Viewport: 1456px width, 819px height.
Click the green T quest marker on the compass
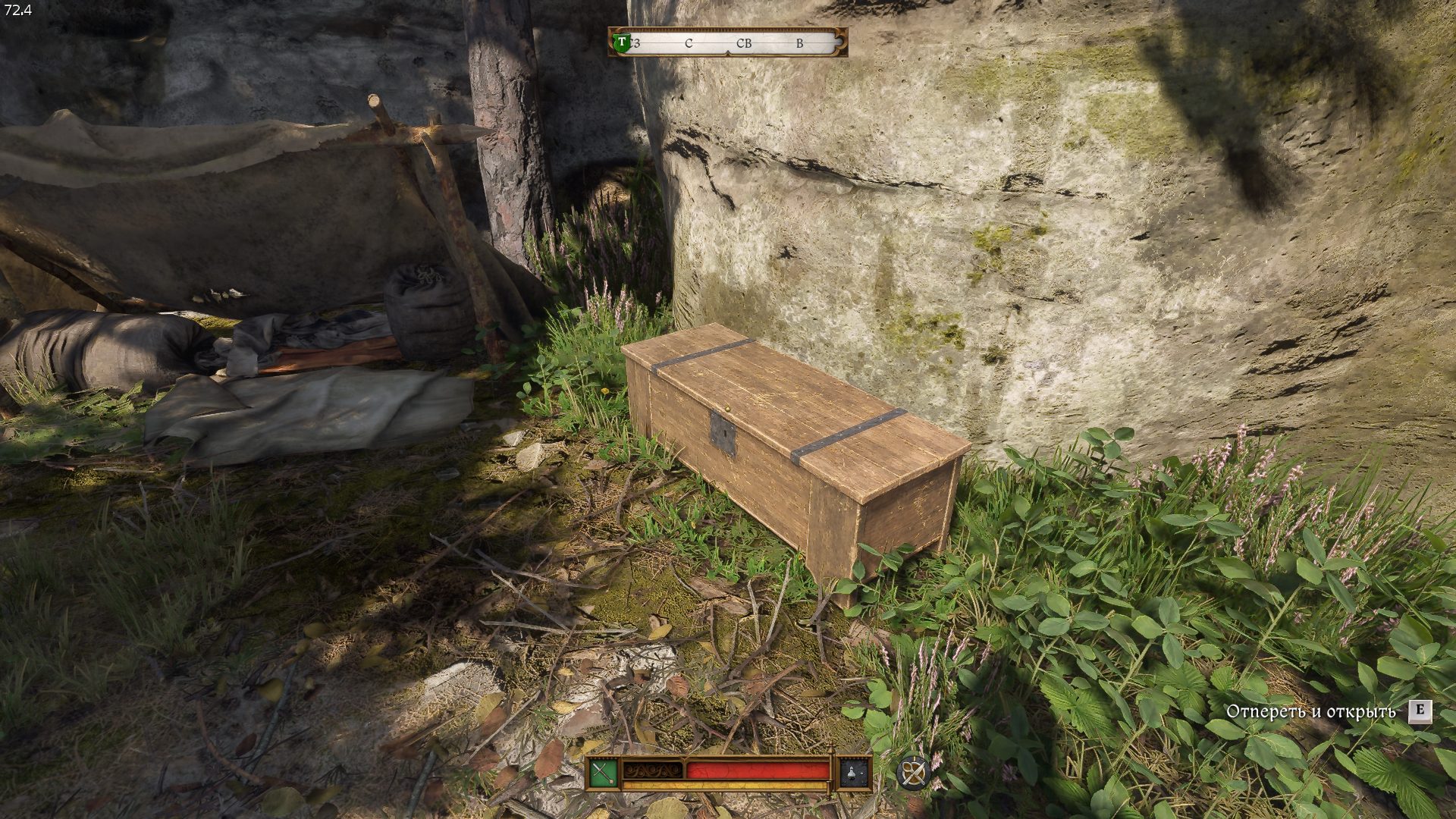pos(622,42)
